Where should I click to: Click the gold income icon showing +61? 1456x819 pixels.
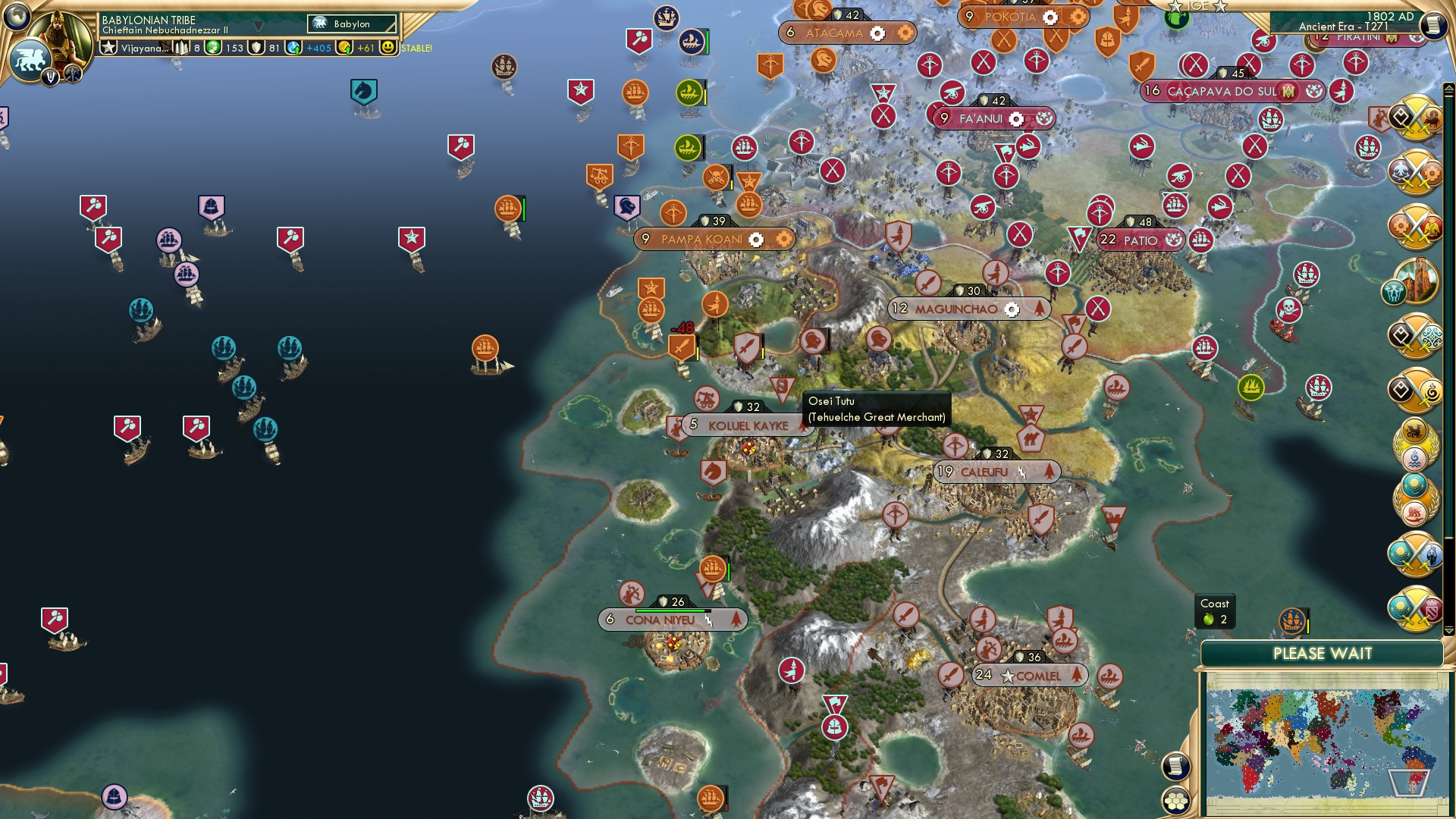pos(343,47)
